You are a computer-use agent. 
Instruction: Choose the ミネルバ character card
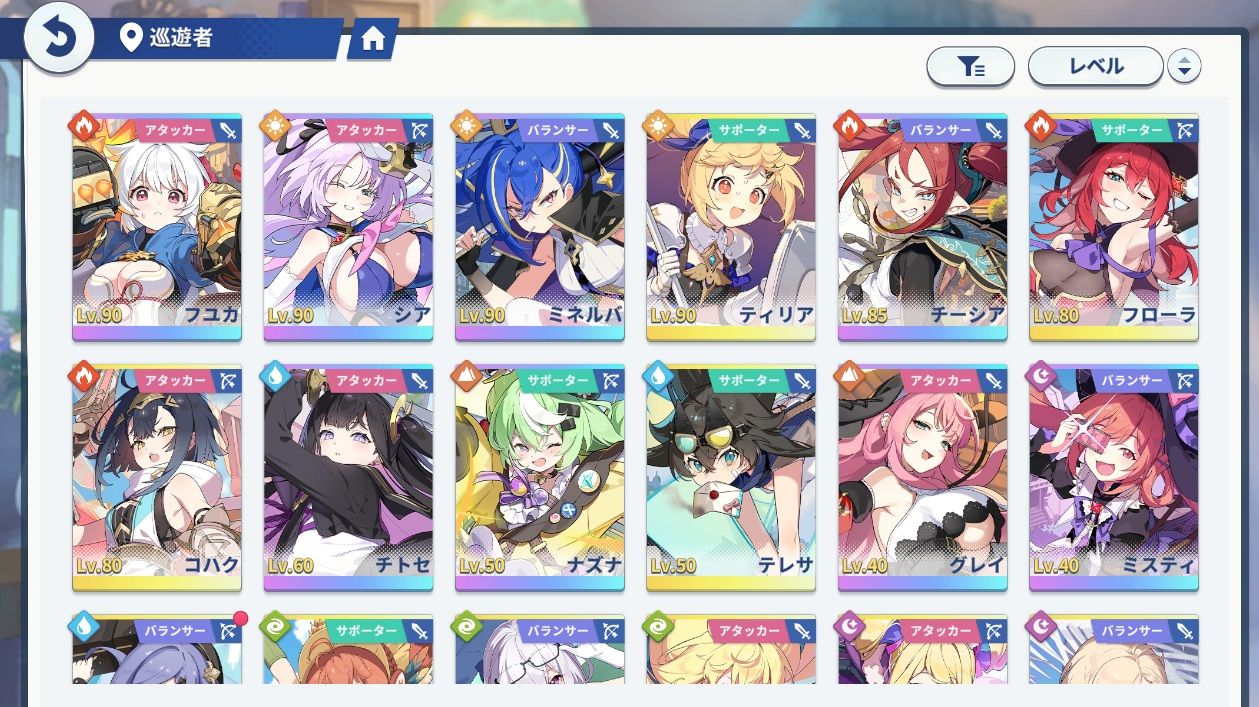[540, 227]
